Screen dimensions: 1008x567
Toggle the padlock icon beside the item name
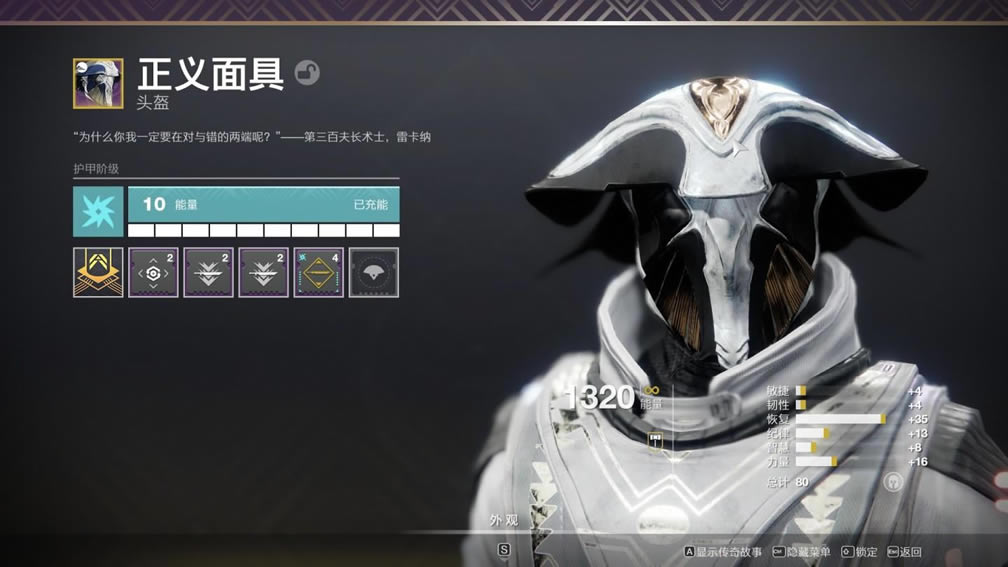pyautogui.click(x=307, y=72)
